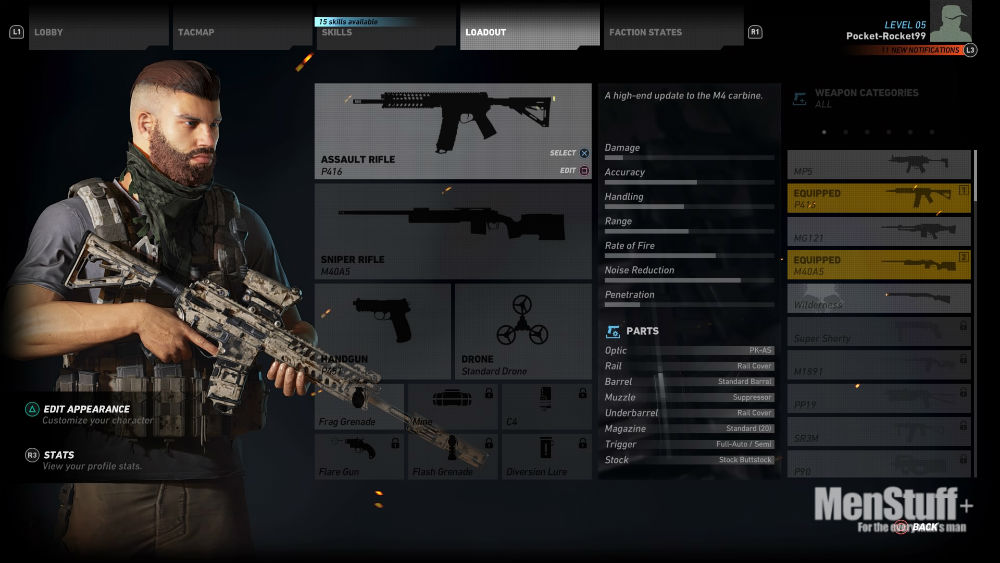Choose the Sniper Rifle M40A5 slot
Screen dimensions: 1000x563
click(x=453, y=230)
